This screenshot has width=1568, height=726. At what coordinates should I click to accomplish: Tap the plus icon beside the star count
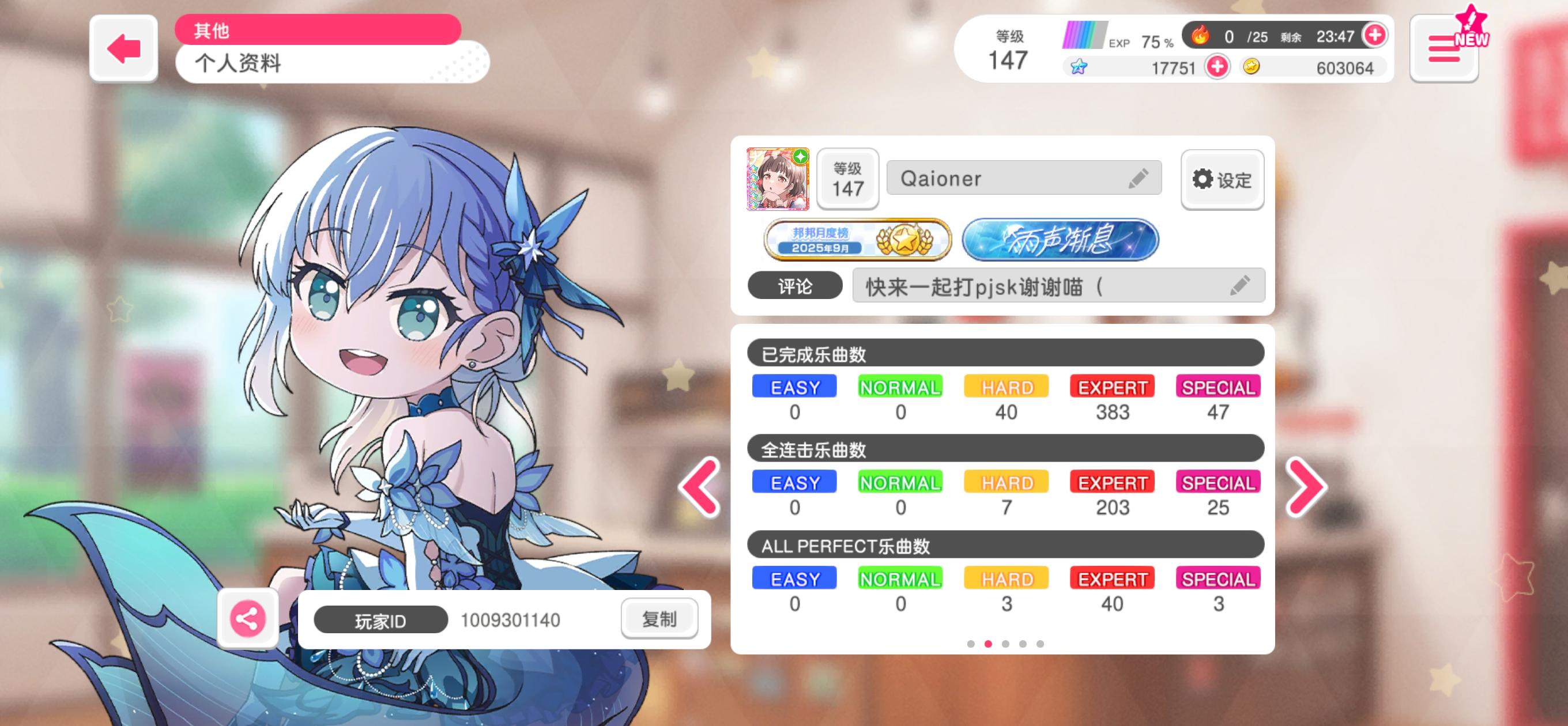point(1216,67)
